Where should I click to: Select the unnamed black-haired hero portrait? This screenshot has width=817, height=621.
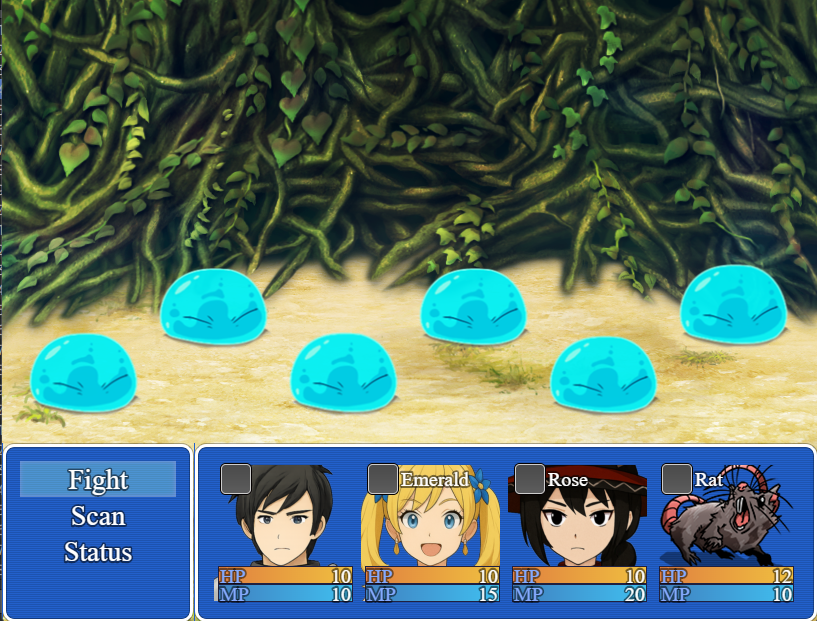(284, 518)
